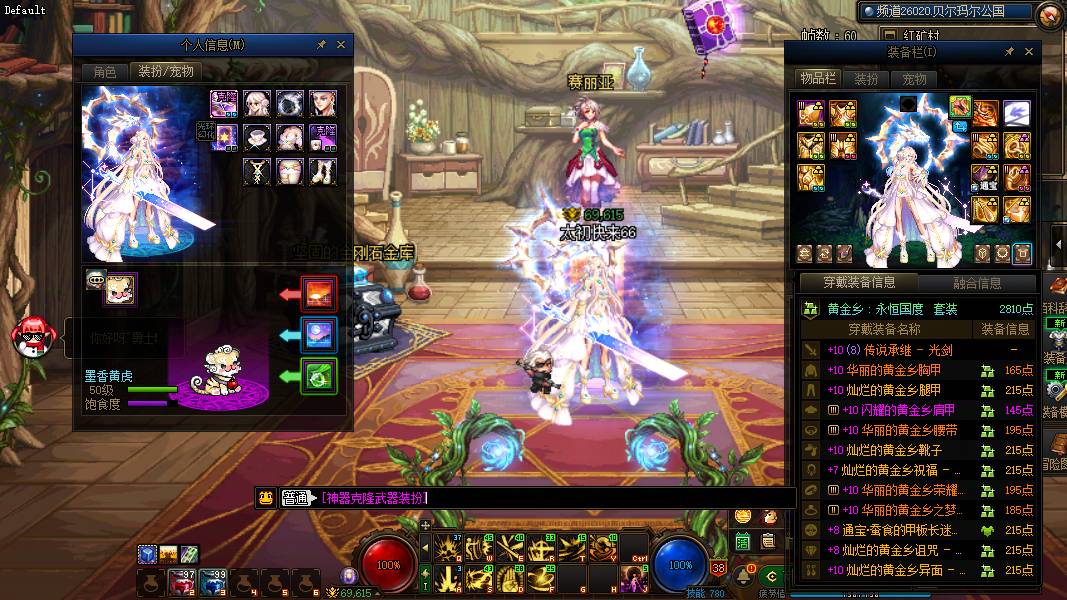Select the 穿戴装备信息 tab
Image resolution: width=1067 pixels, height=600 pixels.
[x=859, y=283]
